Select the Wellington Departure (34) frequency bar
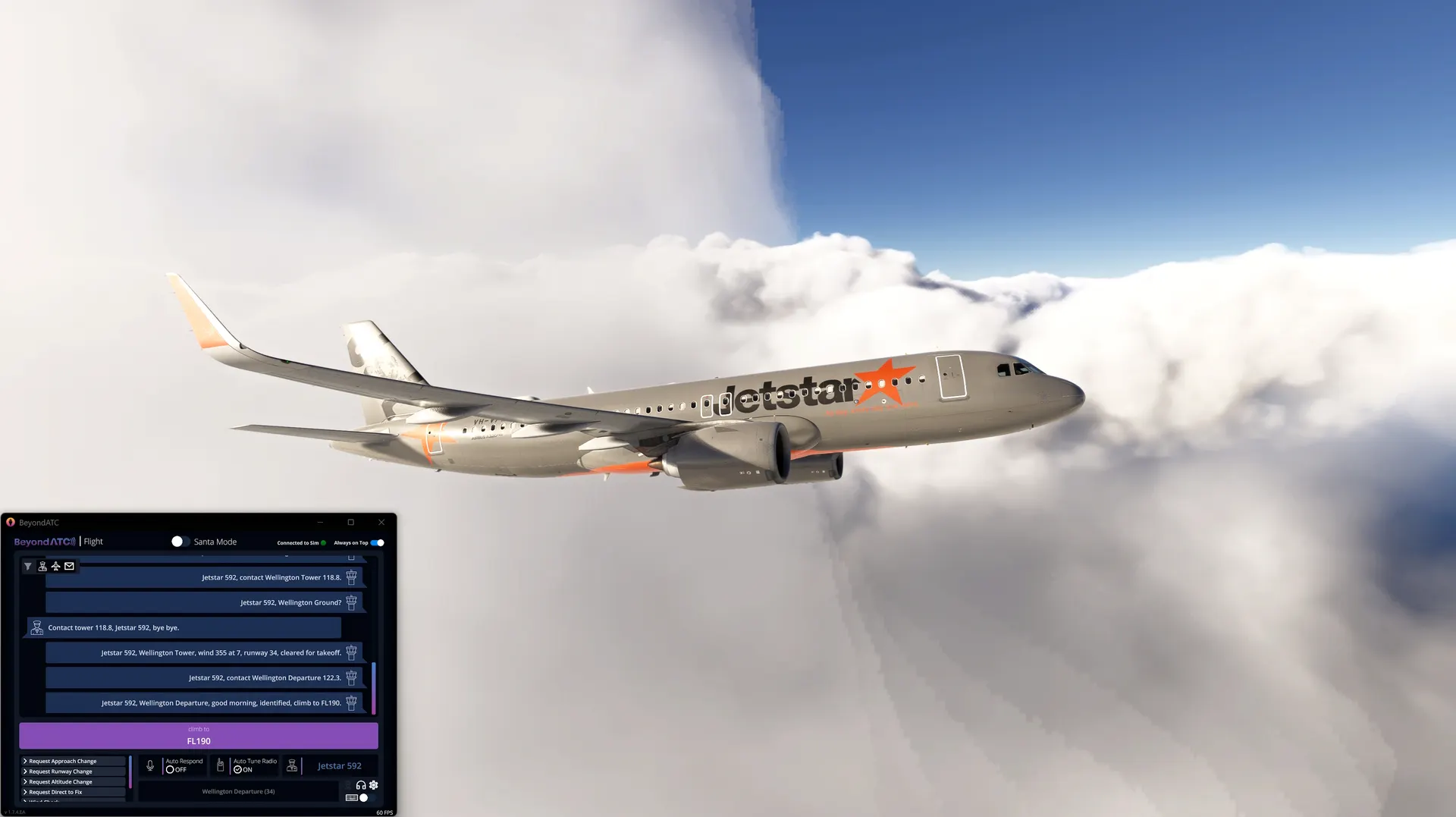 pos(238,792)
